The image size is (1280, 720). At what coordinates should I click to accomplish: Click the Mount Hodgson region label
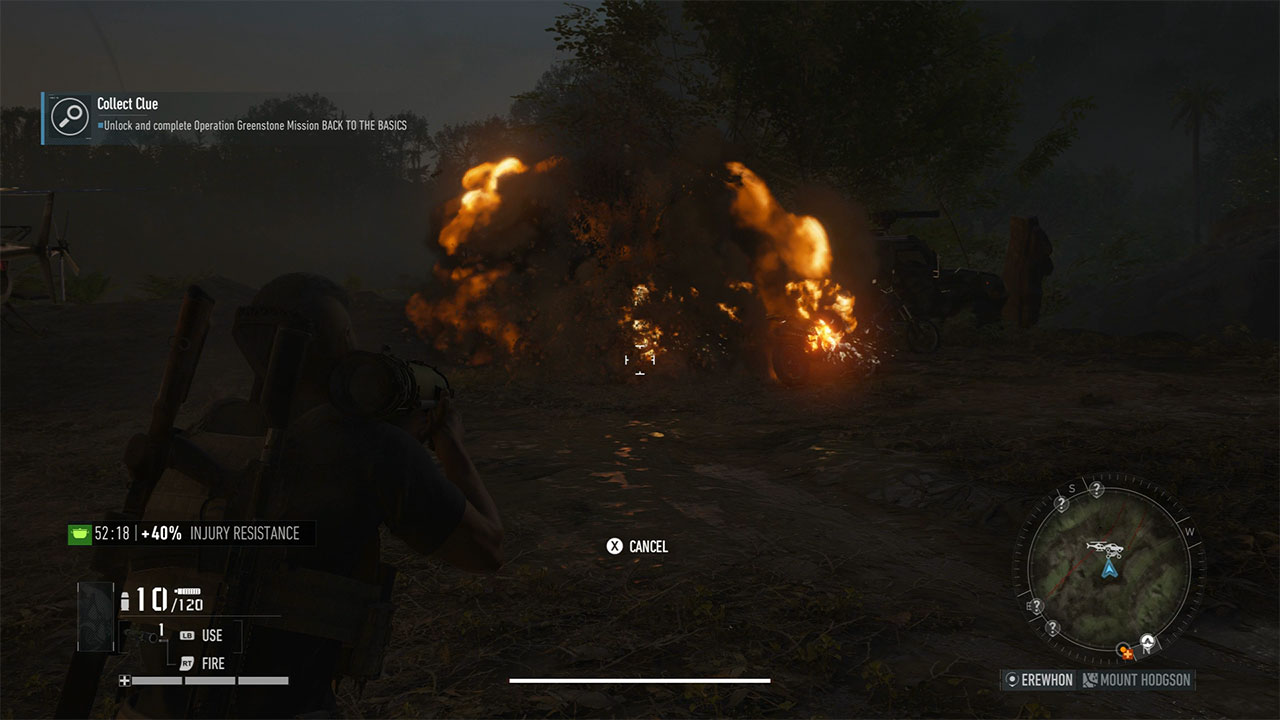click(1137, 680)
